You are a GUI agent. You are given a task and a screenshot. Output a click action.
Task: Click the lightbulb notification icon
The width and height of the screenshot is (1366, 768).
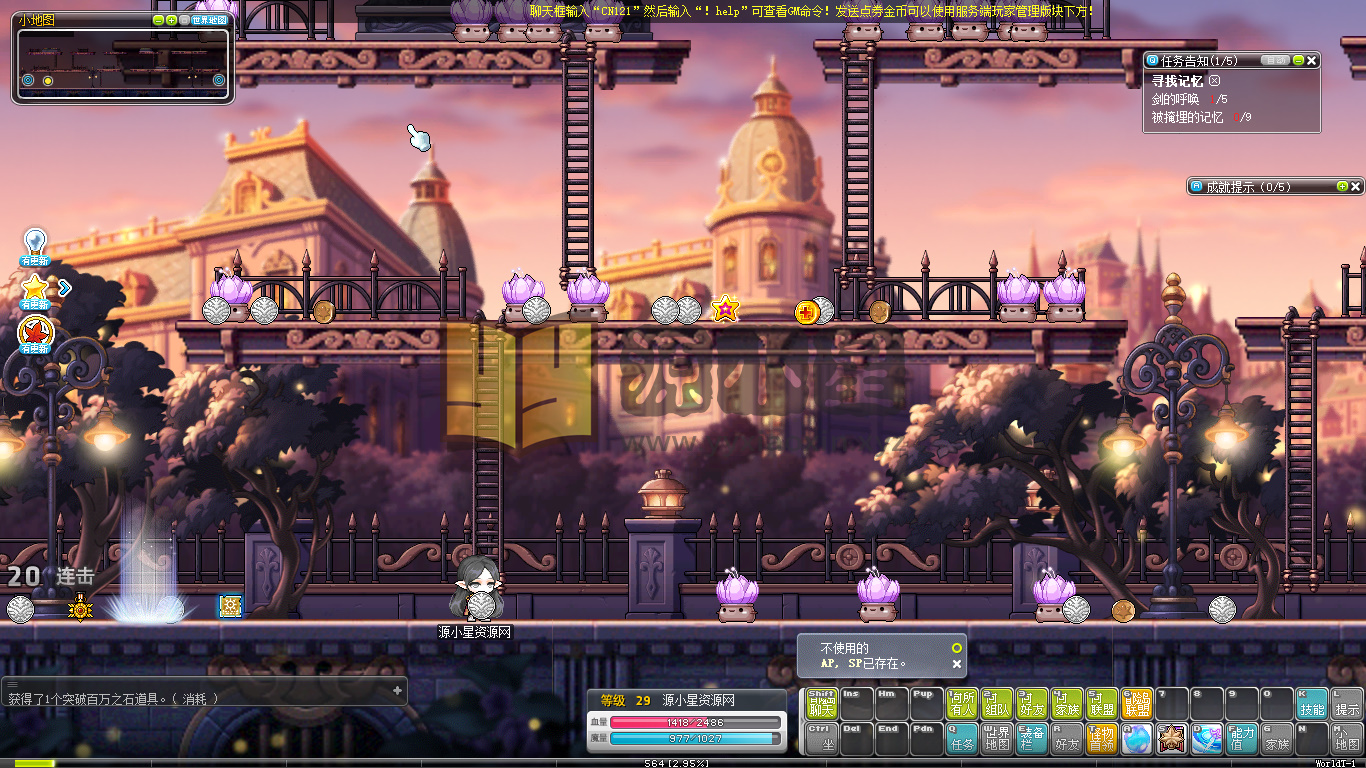tap(35, 244)
